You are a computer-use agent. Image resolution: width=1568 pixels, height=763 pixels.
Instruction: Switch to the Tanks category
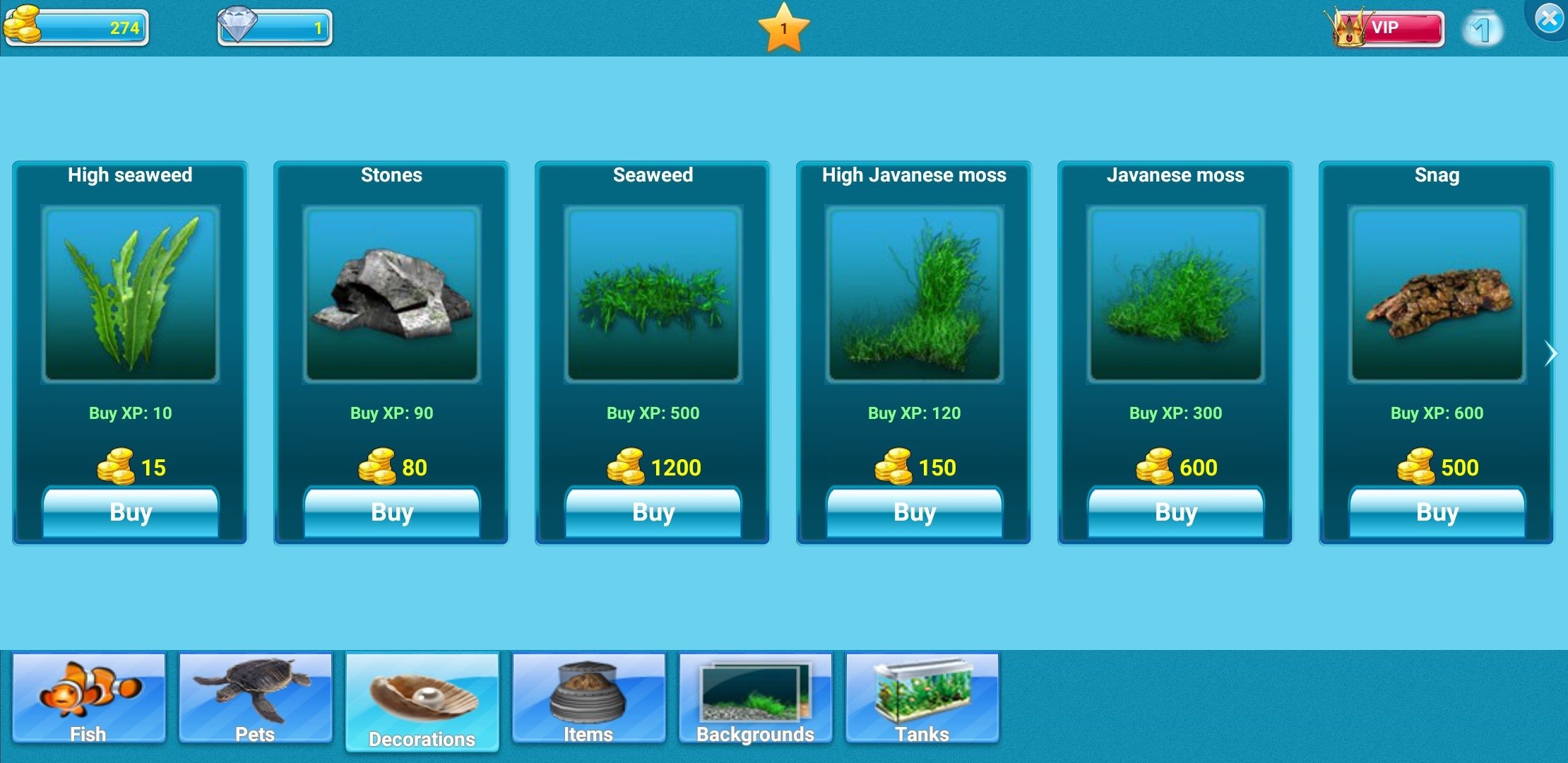tap(922, 698)
